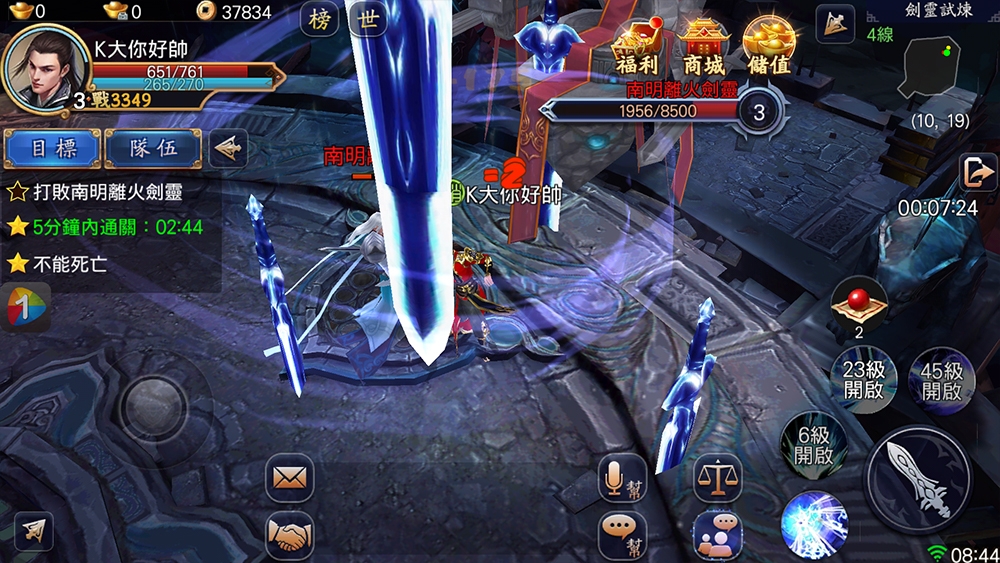Open the friends social icon
1000x563 pixels.
[x=717, y=536]
